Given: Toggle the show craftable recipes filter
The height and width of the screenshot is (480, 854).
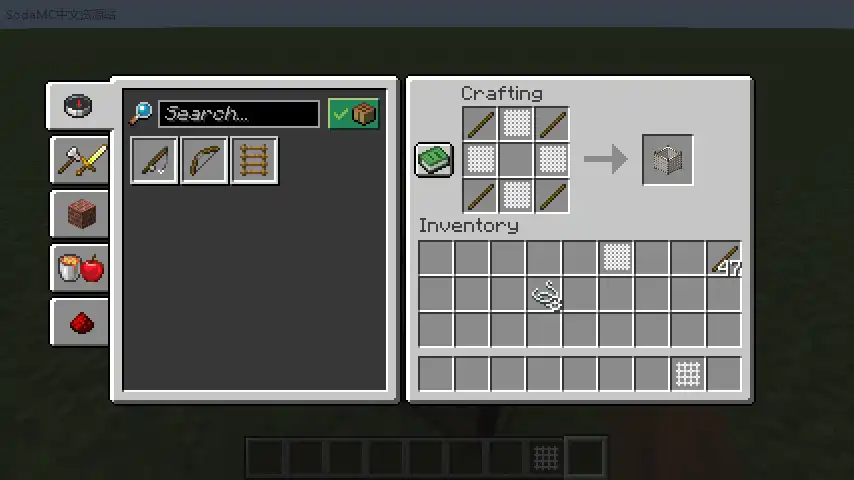Looking at the screenshot, I should pyautogui.click(x=354, y=114).
